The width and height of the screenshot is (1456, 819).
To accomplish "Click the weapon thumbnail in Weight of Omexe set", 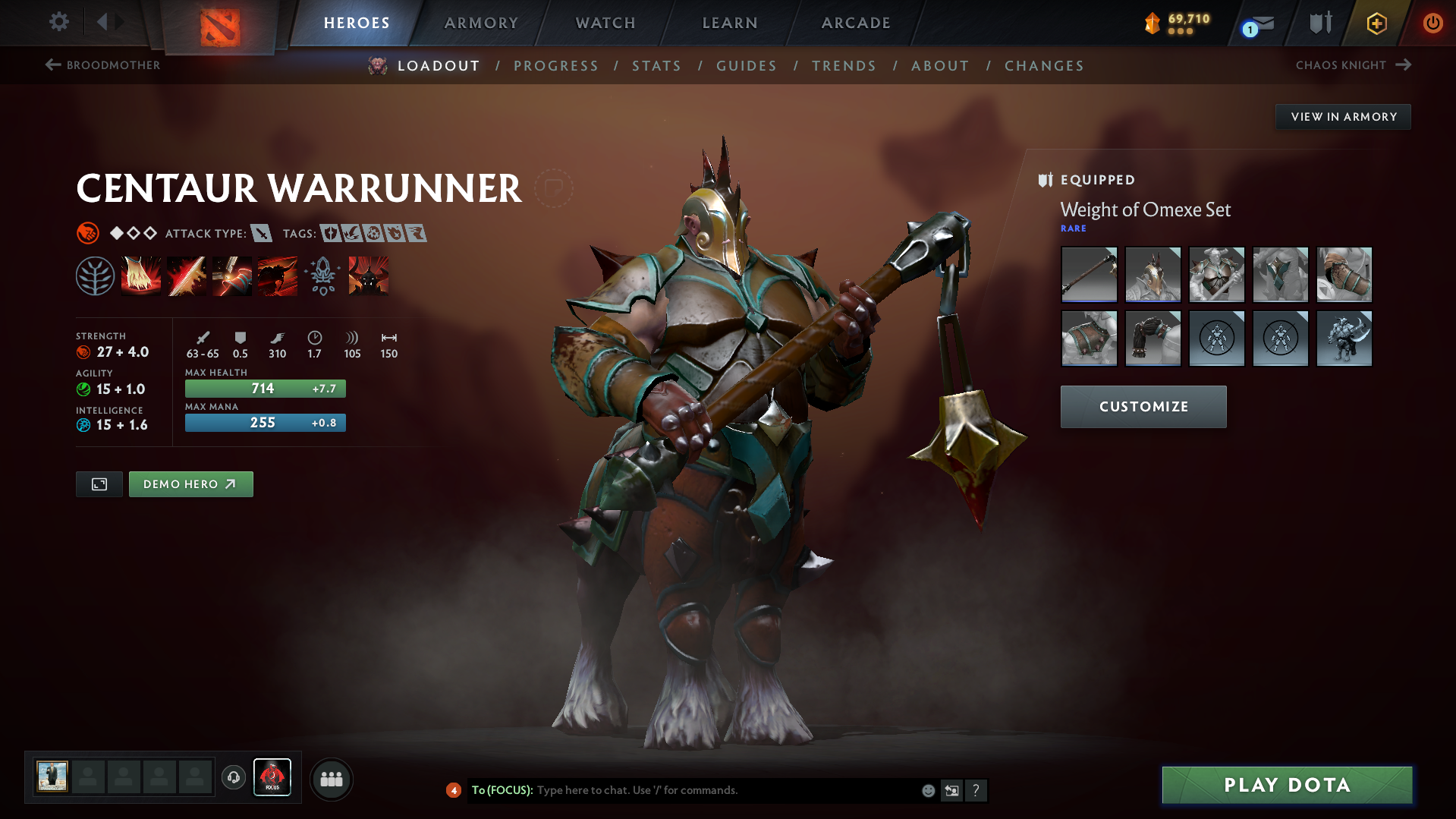I will click(x=1088, y=275).
